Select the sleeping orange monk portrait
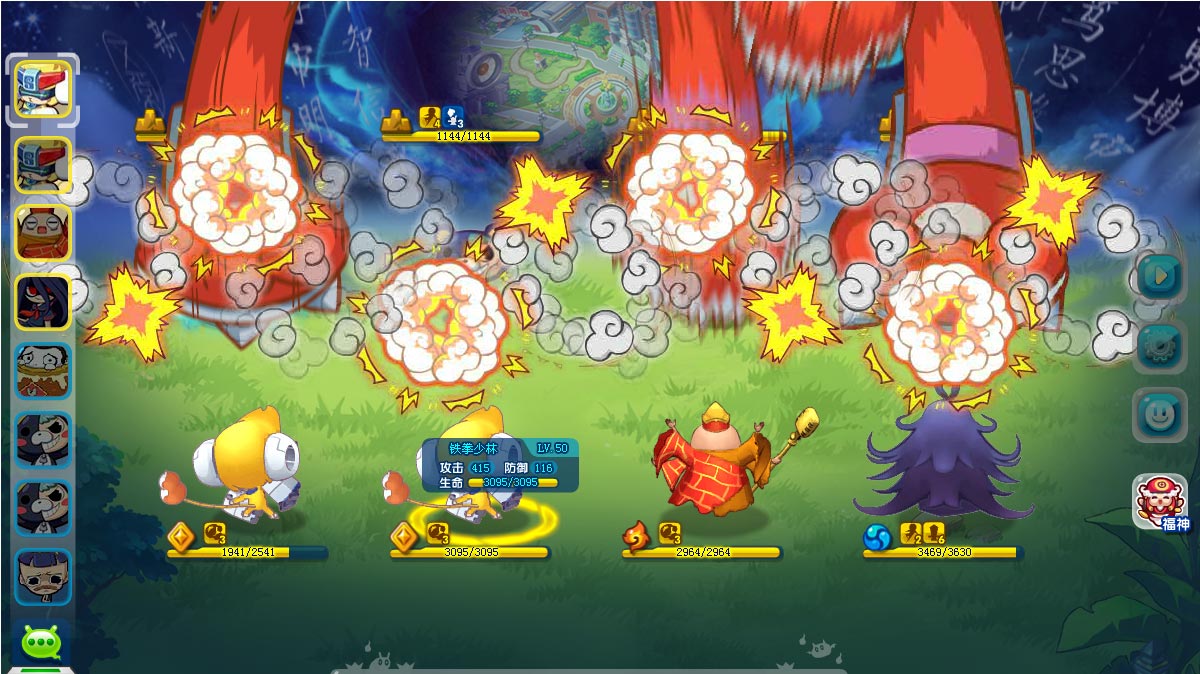This screenshot has width=1200, height=674. pos(43,233)
